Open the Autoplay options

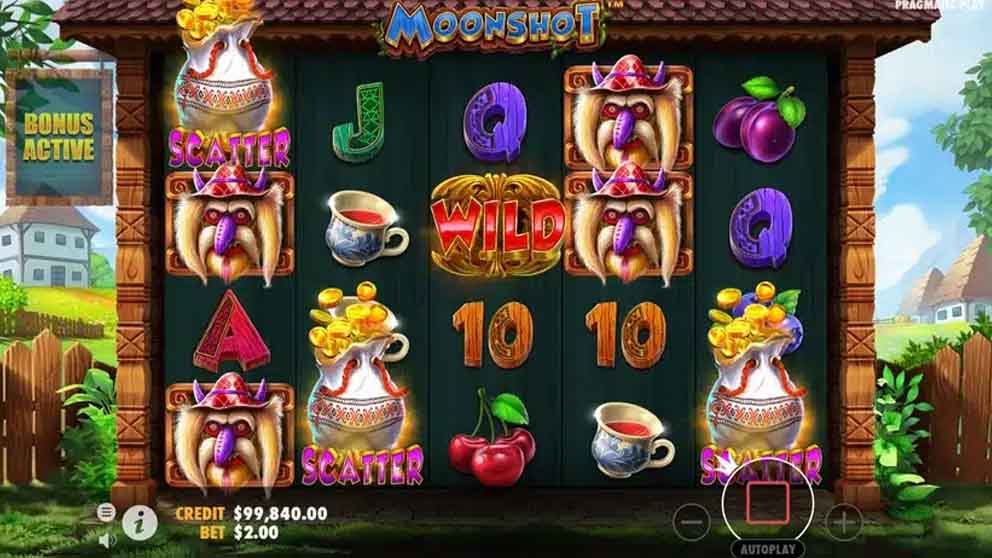(x=767, y=549)
